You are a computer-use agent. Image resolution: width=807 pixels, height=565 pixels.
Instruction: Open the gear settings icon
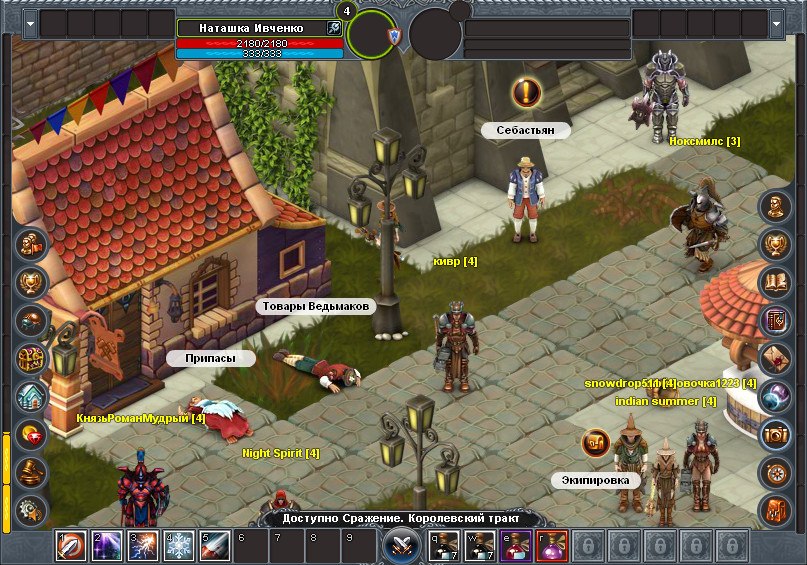coord(32,510)
